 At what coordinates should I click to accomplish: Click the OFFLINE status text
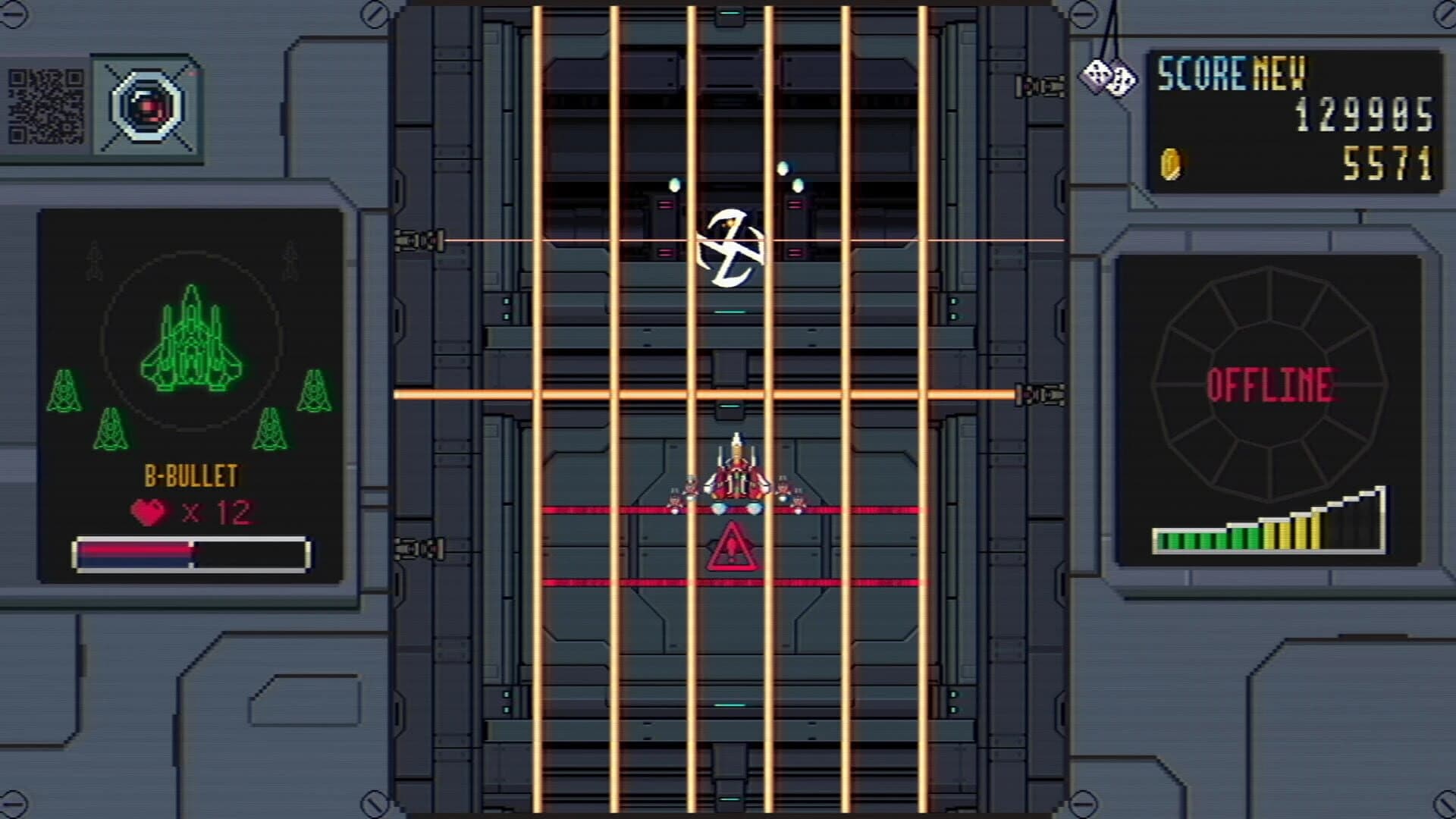pos(1275,385)
